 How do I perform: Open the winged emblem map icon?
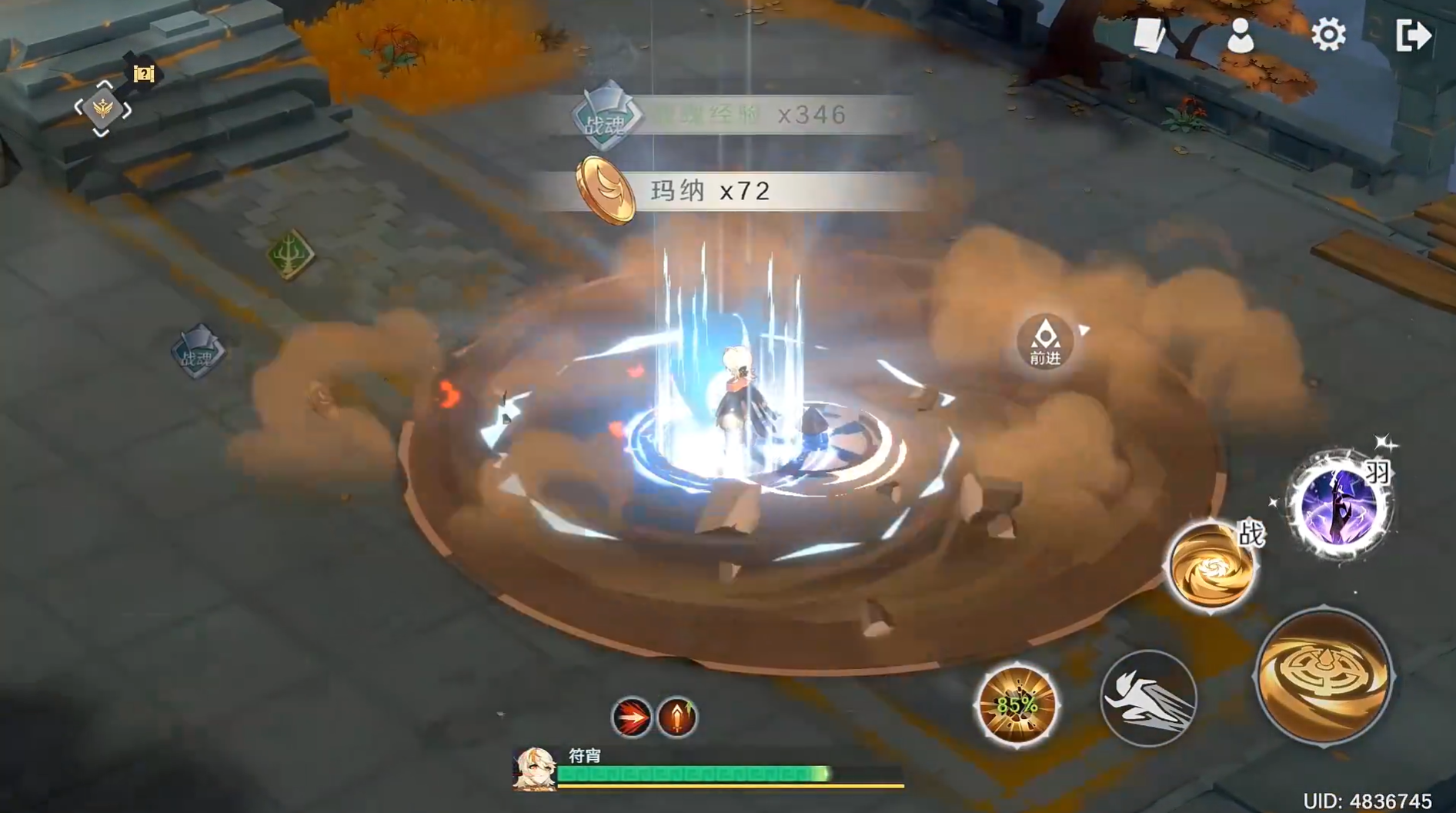click(103, 109)
